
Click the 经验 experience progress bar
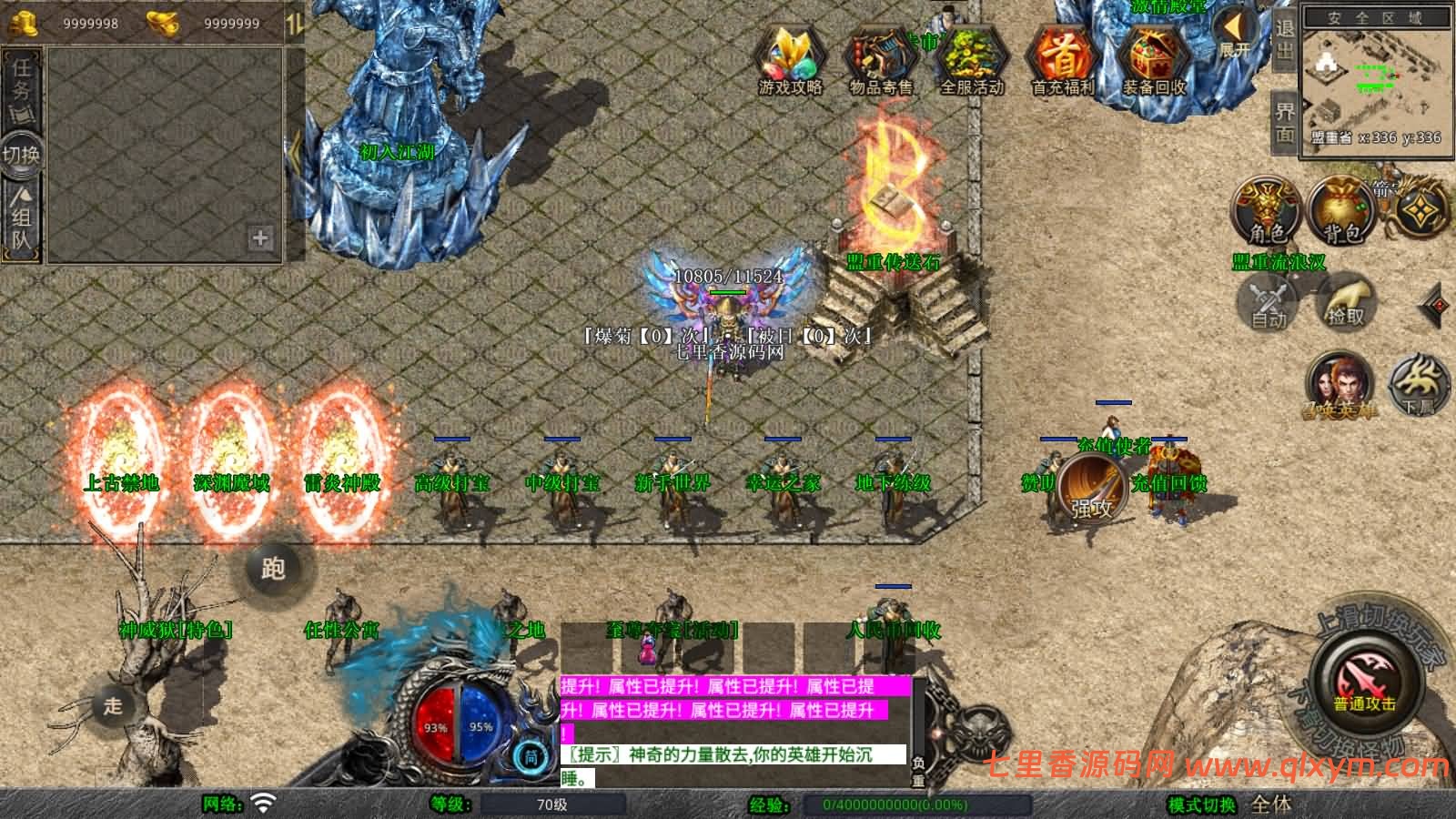(919, 803)
